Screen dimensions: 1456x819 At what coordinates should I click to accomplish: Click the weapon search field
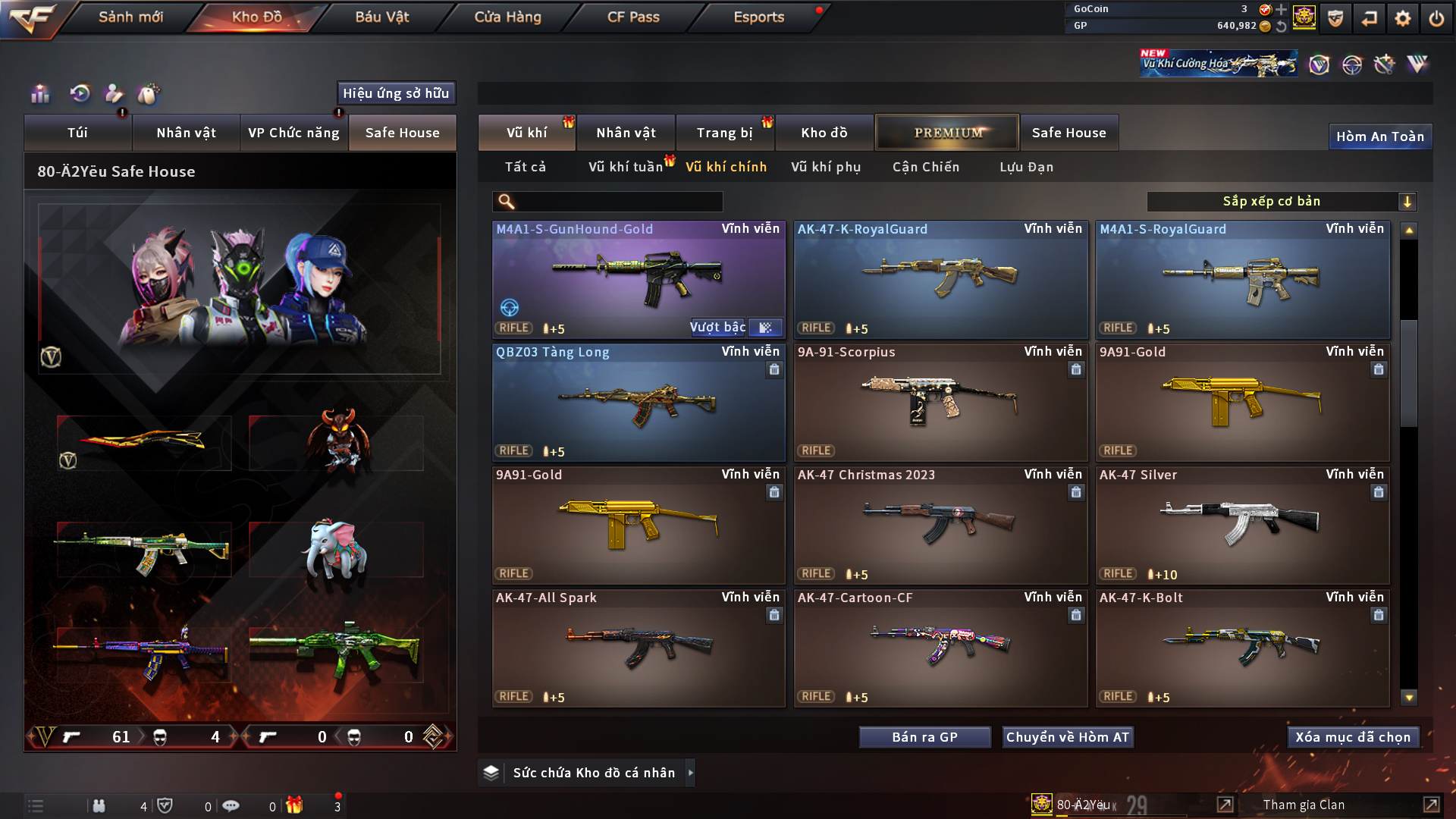click(x=618, y=202)
